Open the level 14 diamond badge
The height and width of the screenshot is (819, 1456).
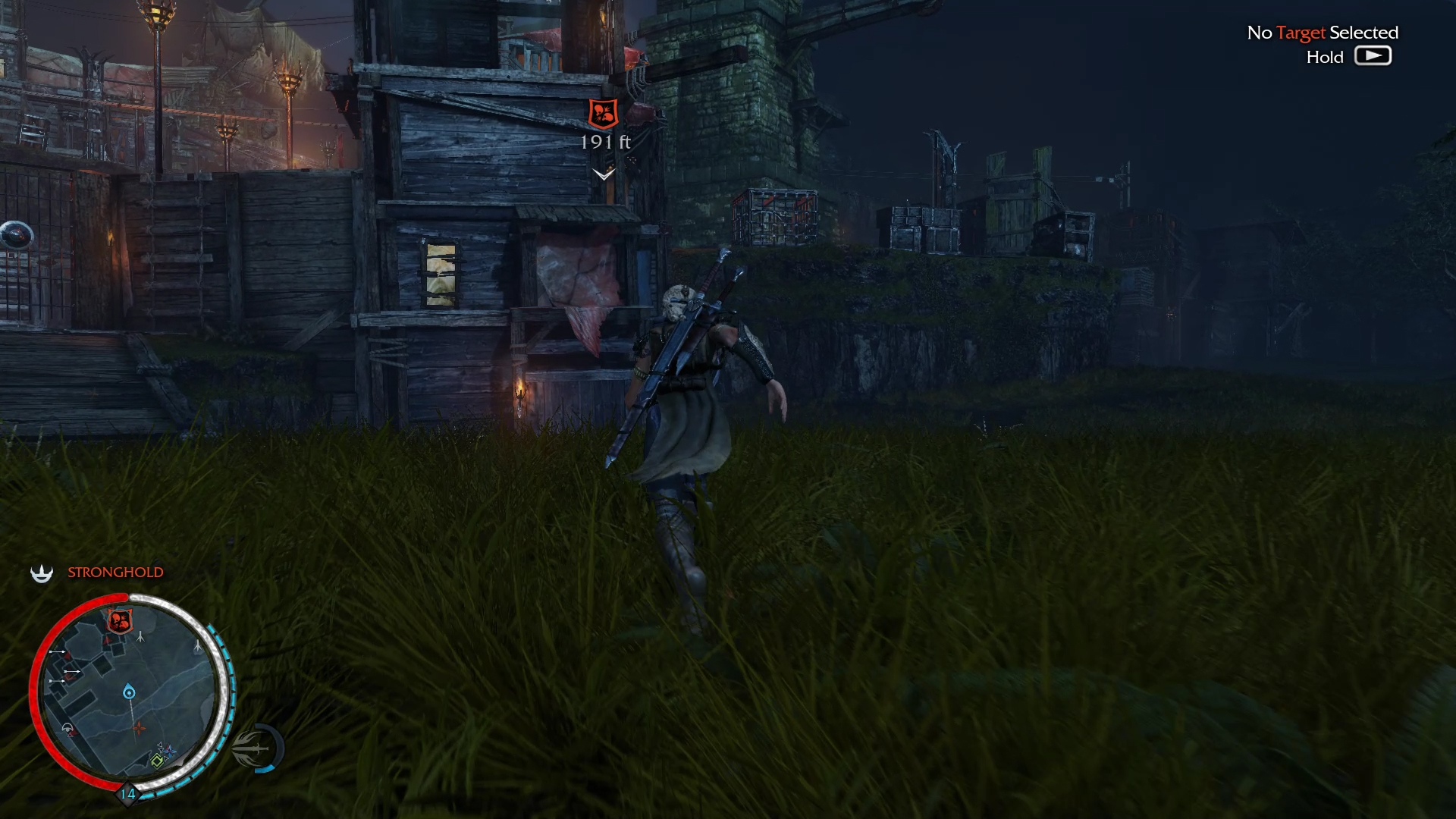coord(127,796)
